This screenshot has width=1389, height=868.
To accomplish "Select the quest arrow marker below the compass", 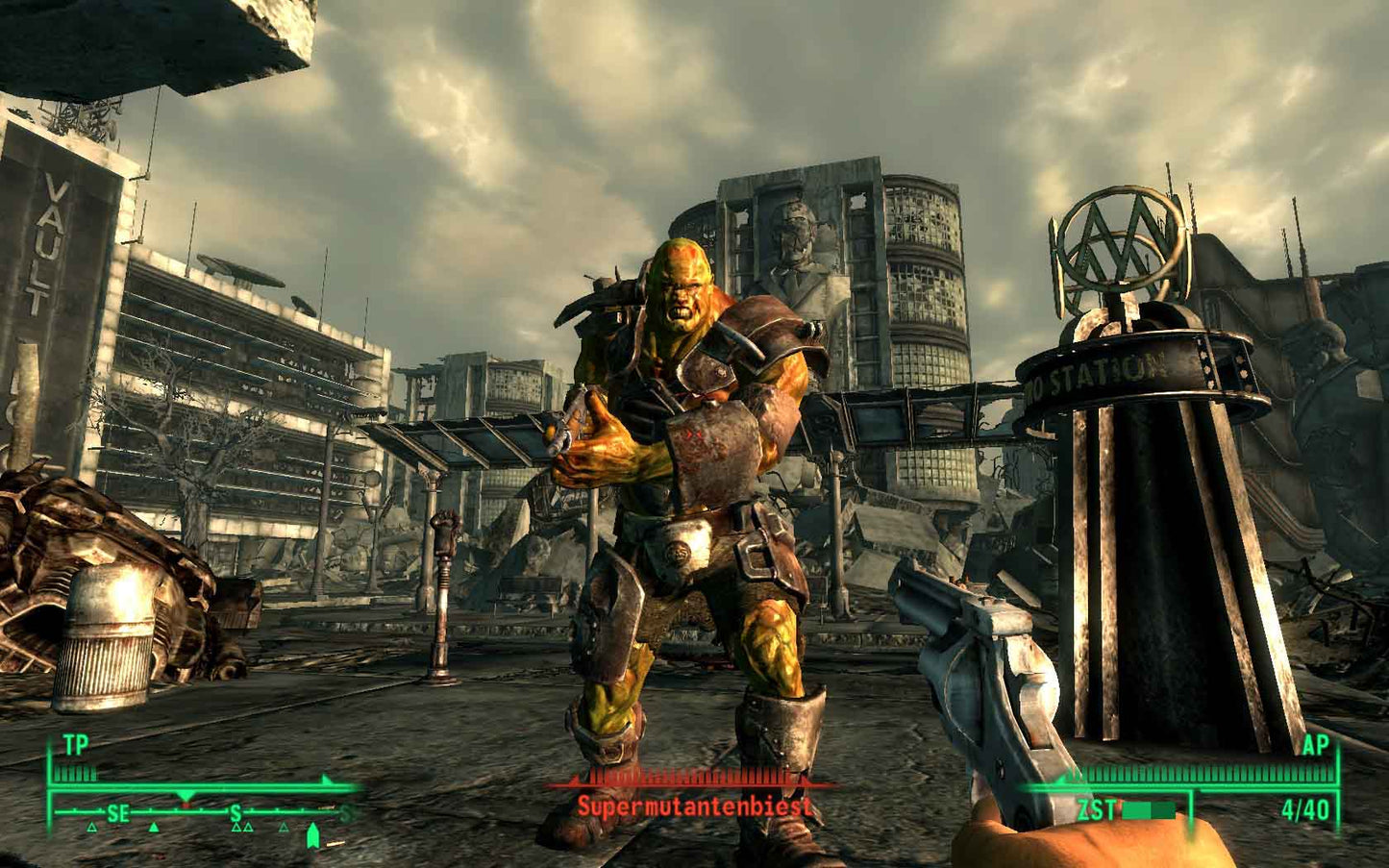I will (x=314, y=834).
